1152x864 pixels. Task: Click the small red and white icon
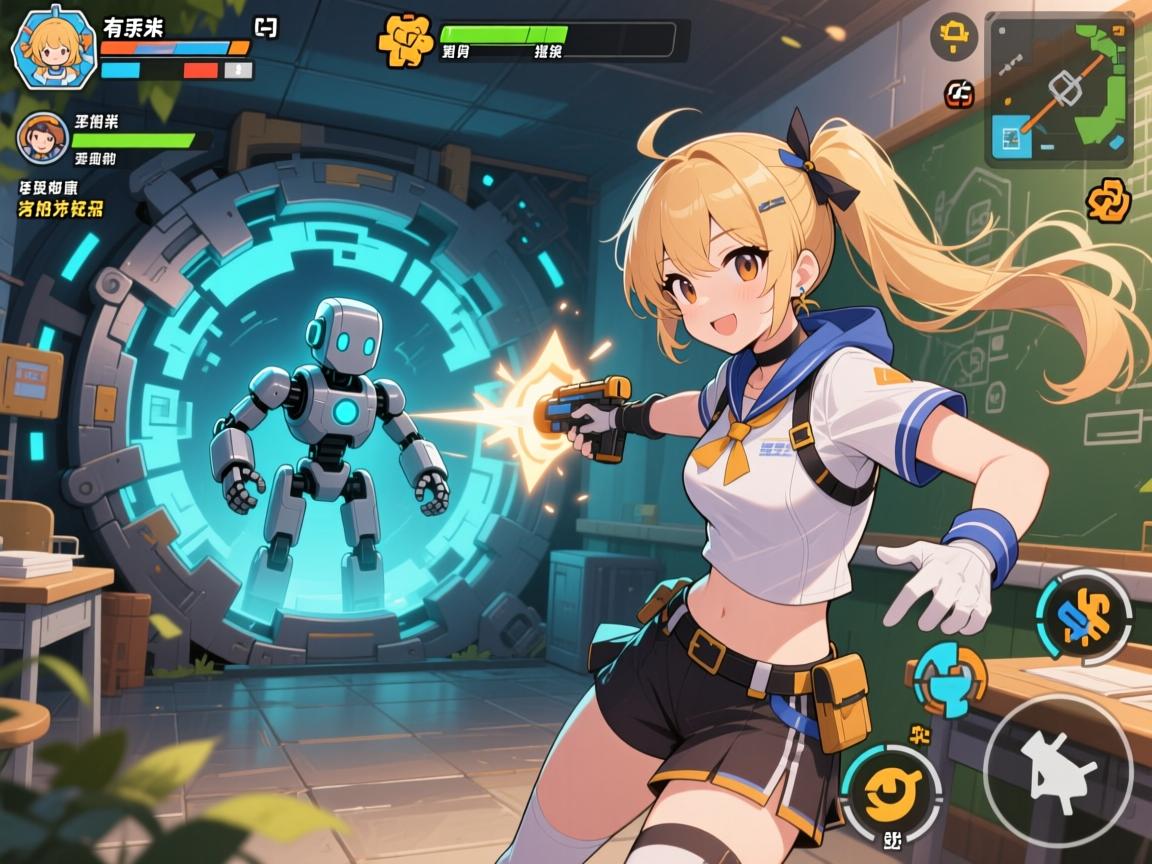959,95
